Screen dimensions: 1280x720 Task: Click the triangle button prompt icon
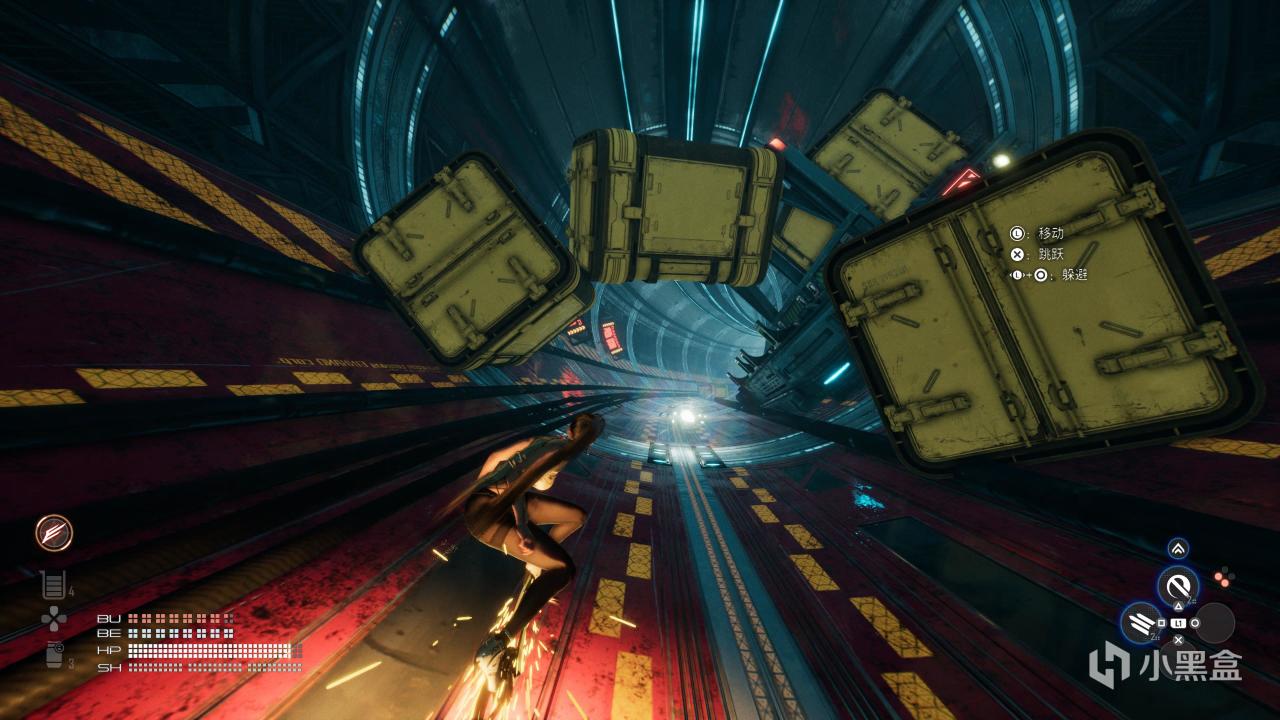[x=1178, y=606]
